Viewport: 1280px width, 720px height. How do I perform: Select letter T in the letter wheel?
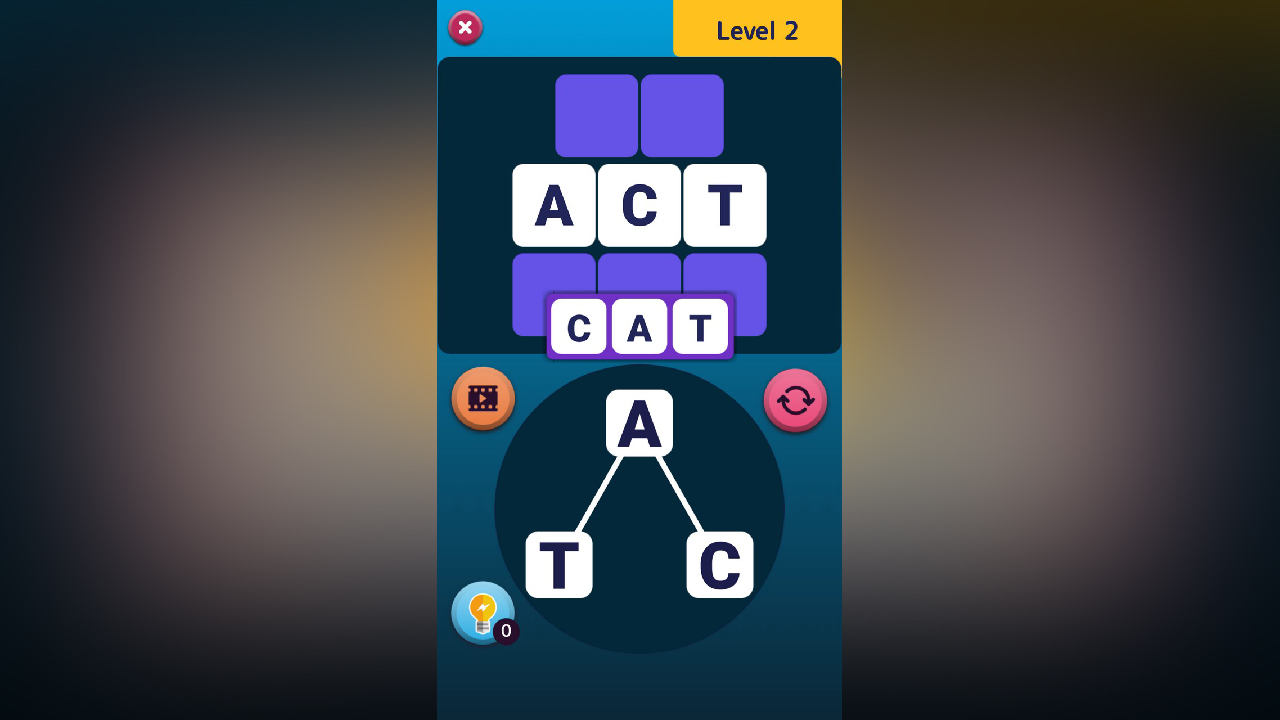(x=557, y=562)
